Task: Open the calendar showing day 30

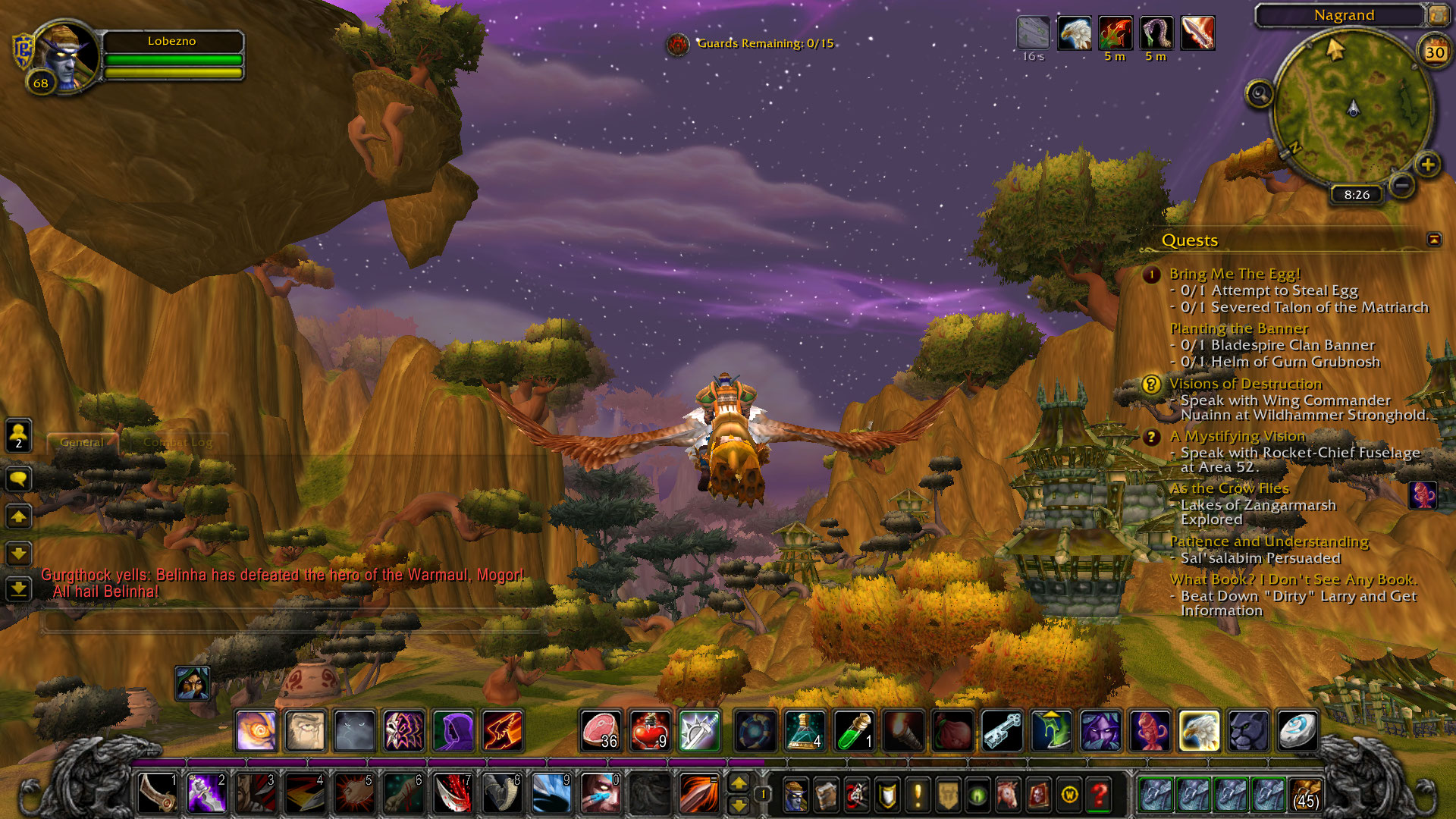Action: pyautogui.click(x=1435, y=52)
